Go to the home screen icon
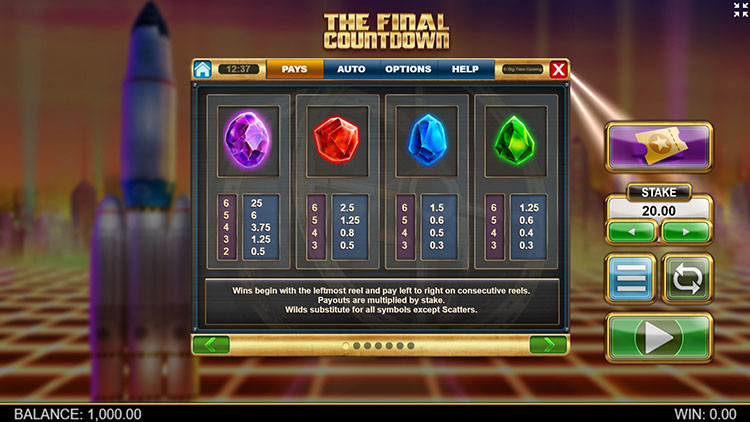Viewport: 750px width, 422px height. 203,70
